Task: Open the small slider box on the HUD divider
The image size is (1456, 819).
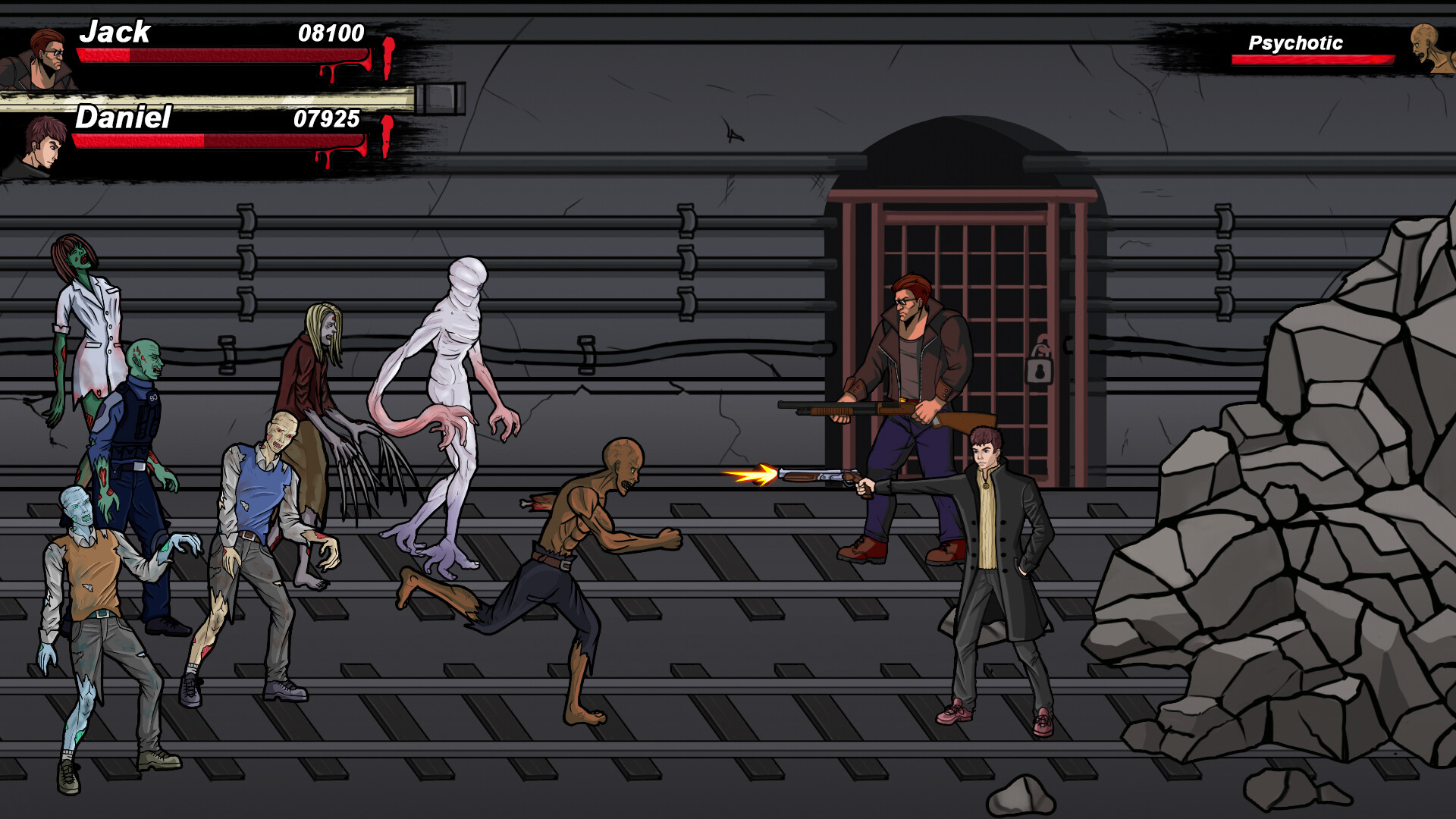Action: (438, 97)
